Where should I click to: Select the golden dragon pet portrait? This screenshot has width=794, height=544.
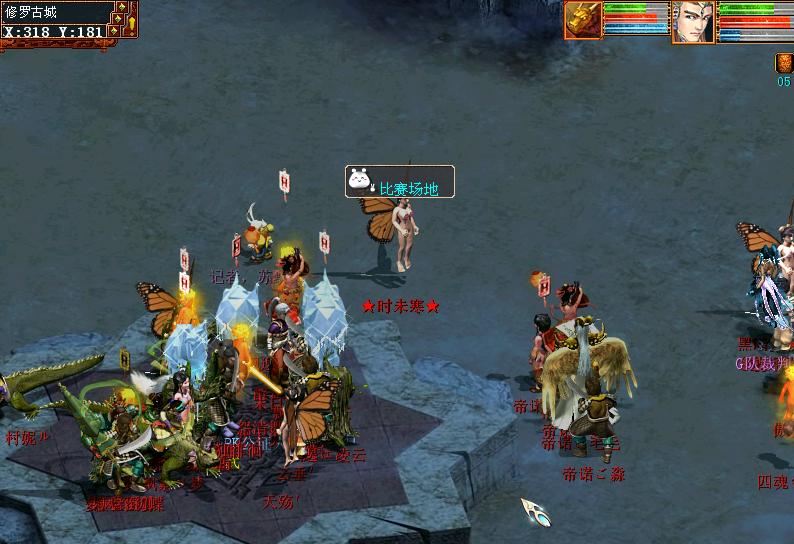(583, 20)
